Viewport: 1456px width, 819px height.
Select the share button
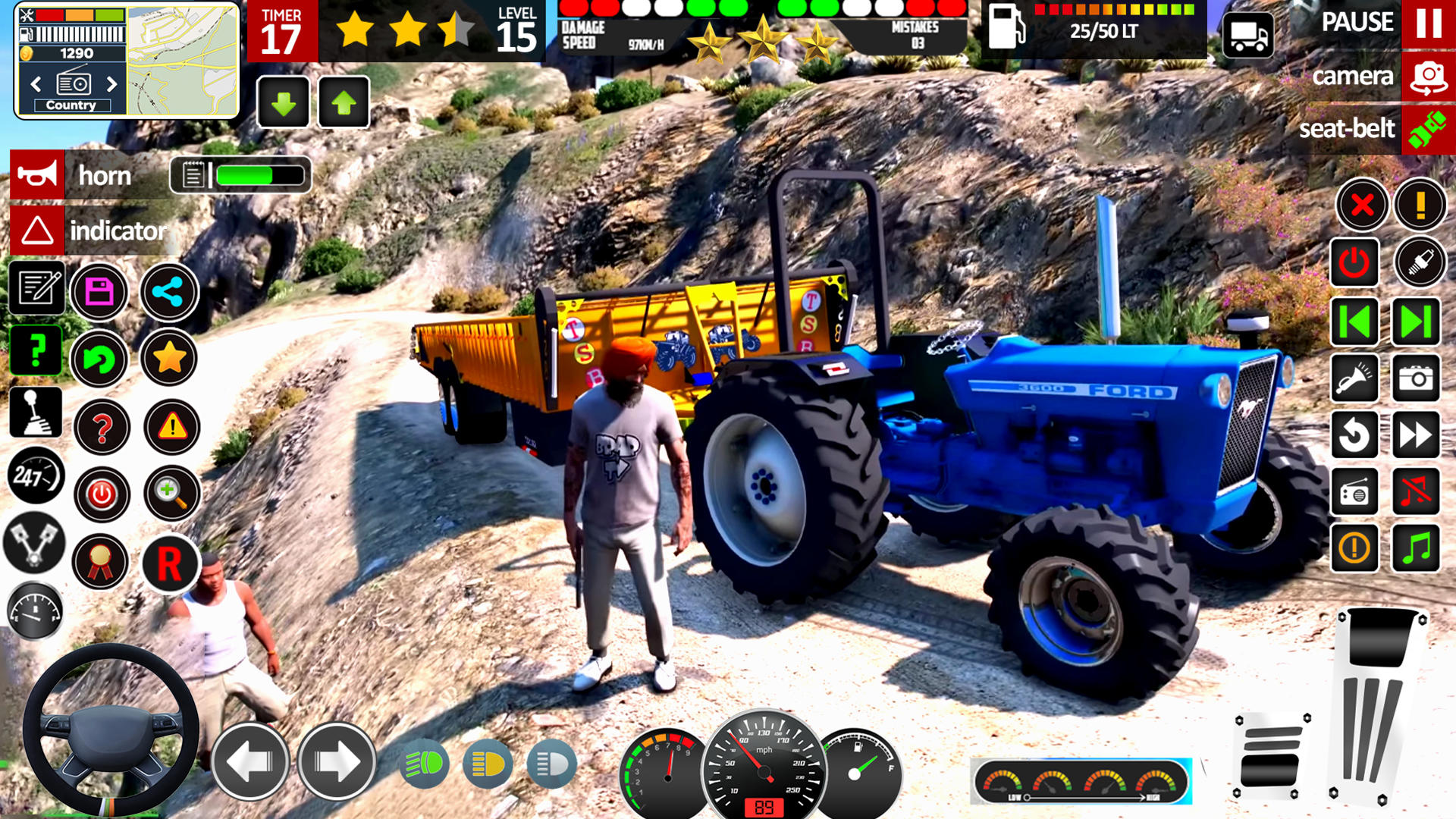(170, 293)
